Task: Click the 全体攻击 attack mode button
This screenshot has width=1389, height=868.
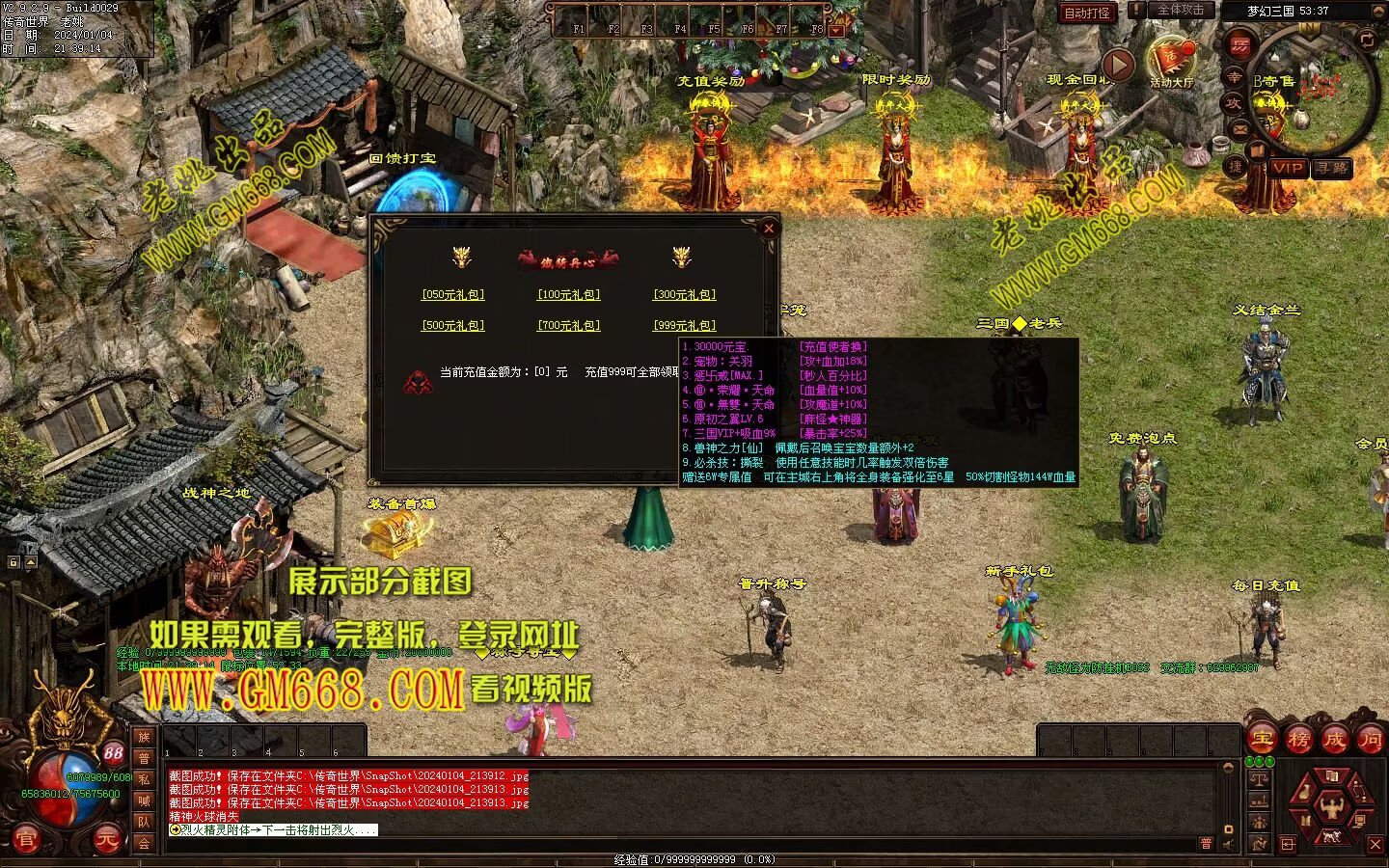Action: [x=1180, y=10]
